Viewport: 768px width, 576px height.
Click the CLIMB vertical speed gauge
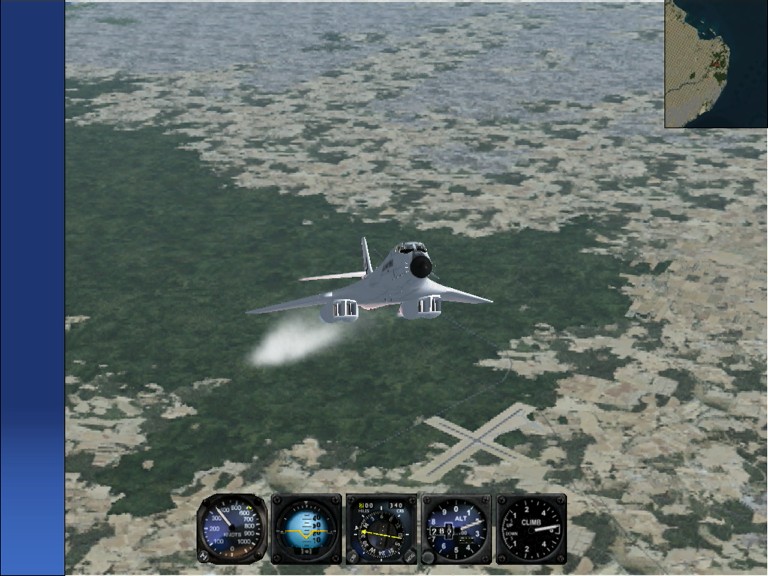pyautogui.click(x=531, y=528)
